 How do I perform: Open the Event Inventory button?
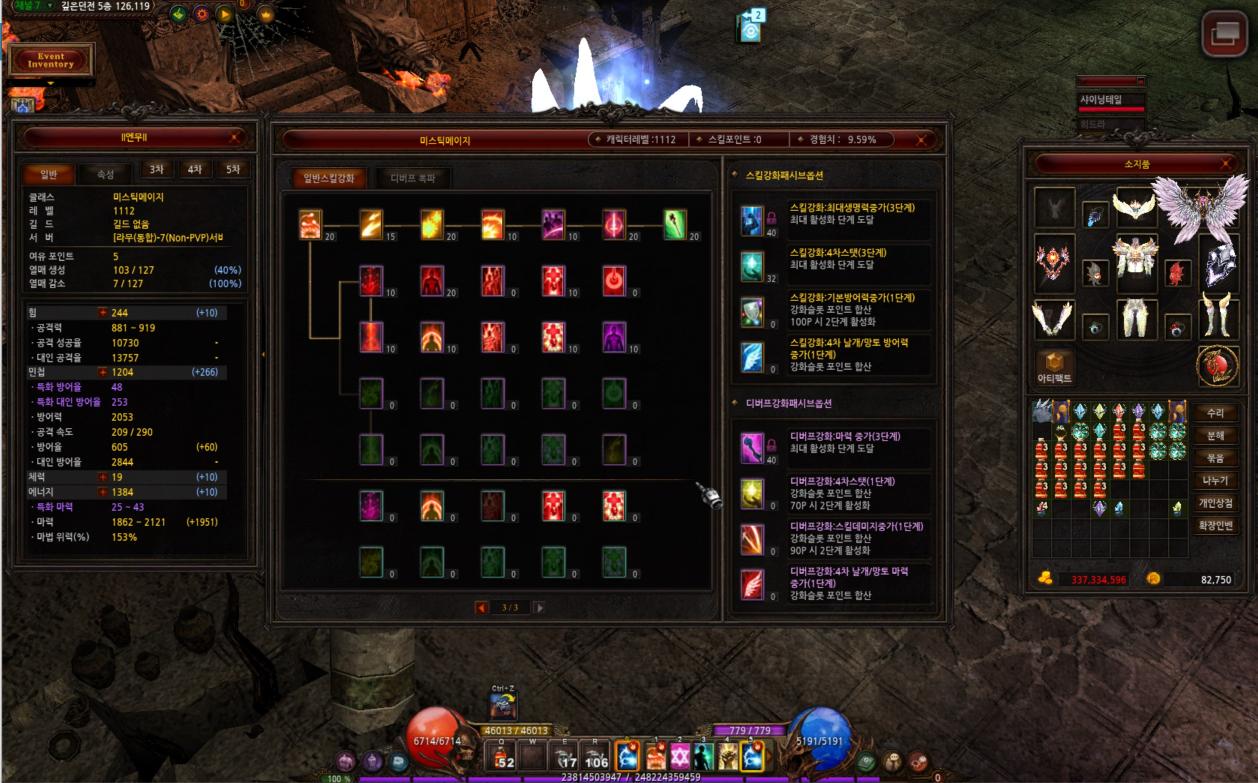tap(51, 61)
